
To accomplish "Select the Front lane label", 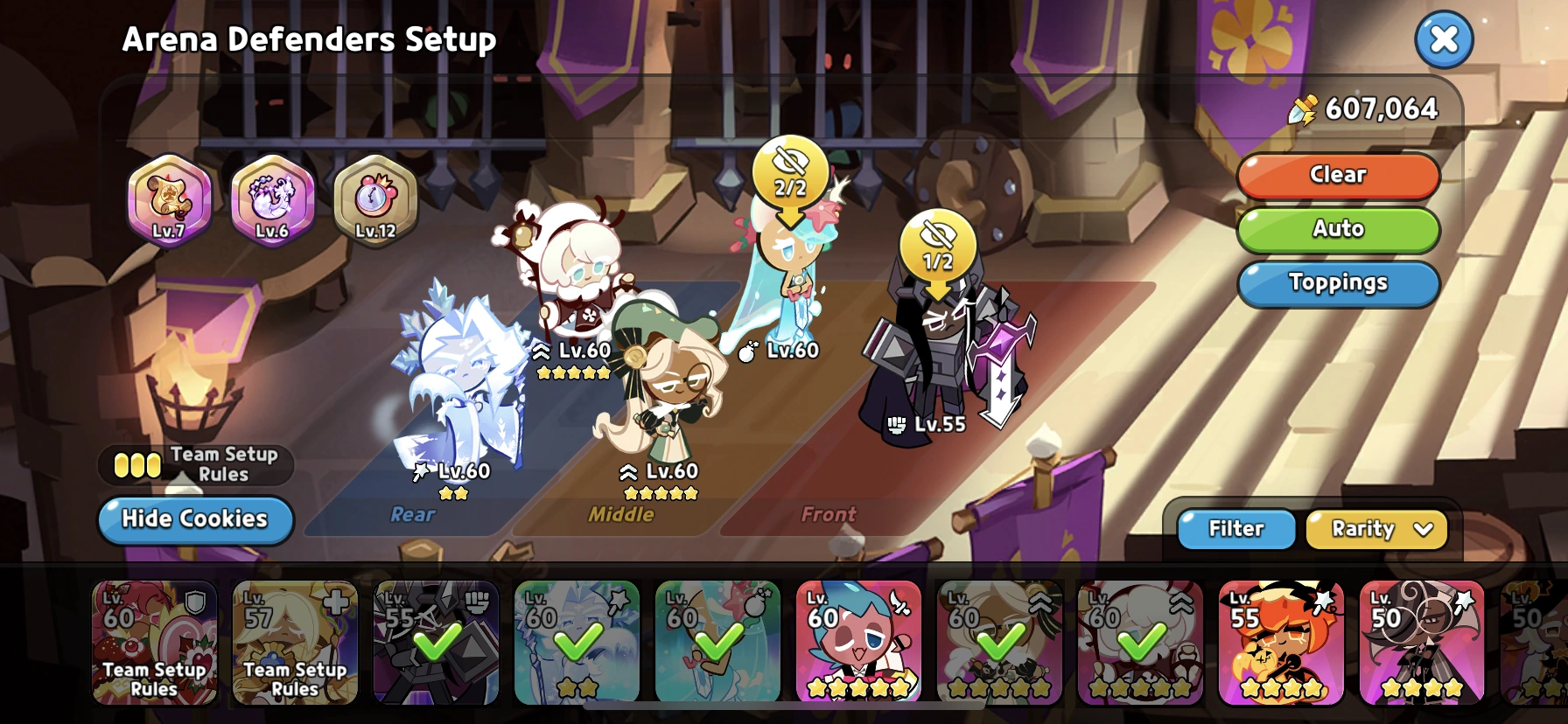I will (829, 515).
